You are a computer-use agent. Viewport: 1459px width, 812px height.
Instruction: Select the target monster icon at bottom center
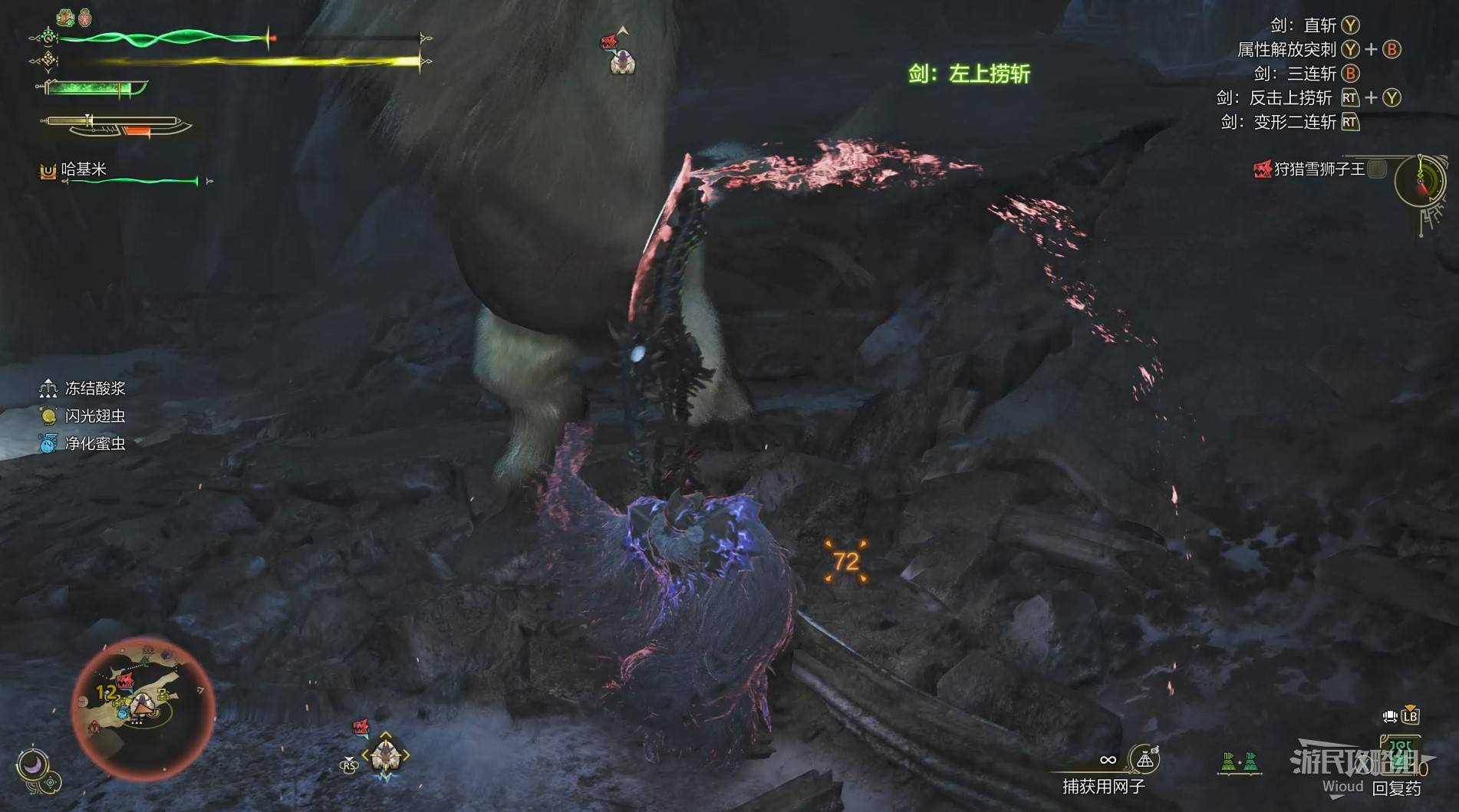pos(385,755)
